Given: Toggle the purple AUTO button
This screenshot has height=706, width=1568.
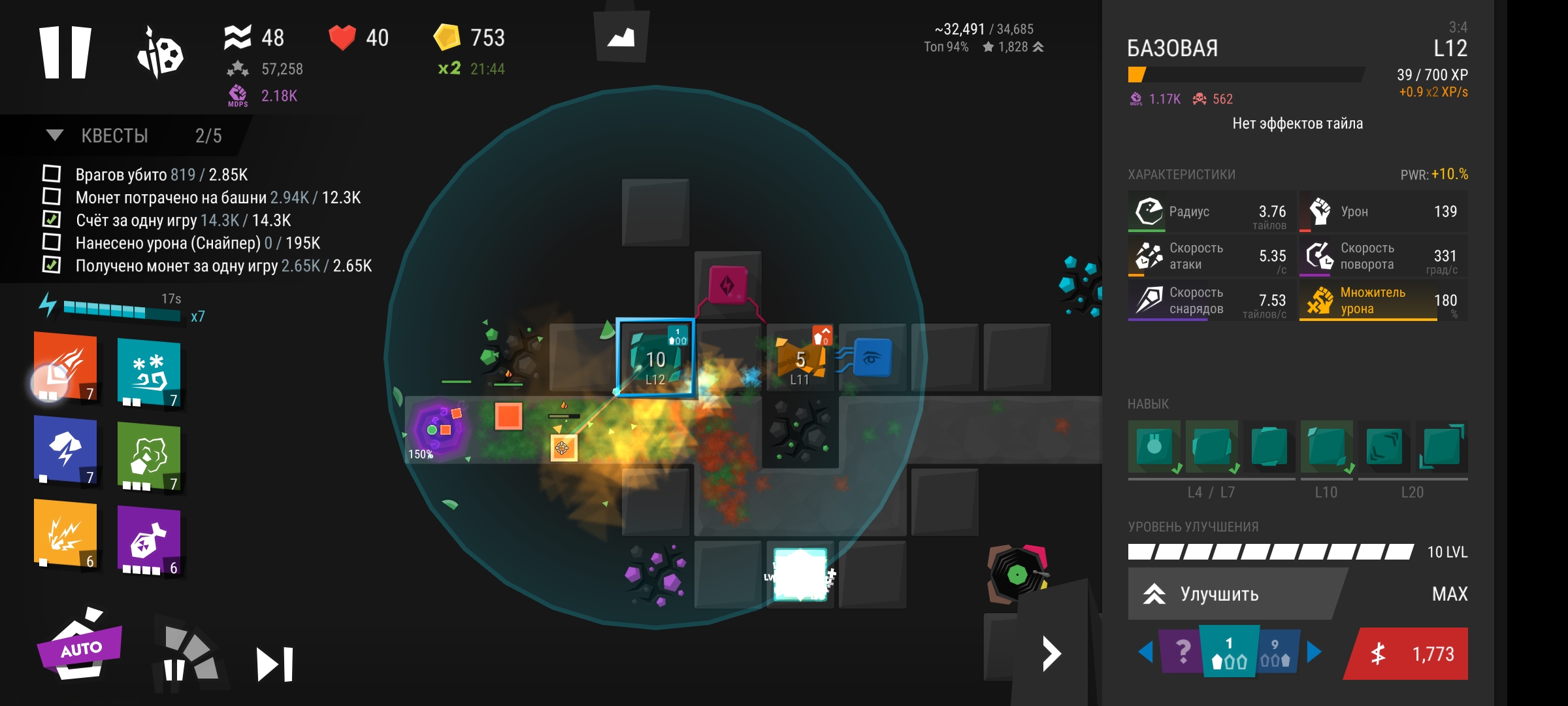Looking at the screenshot, I should (x=80, y=647).
